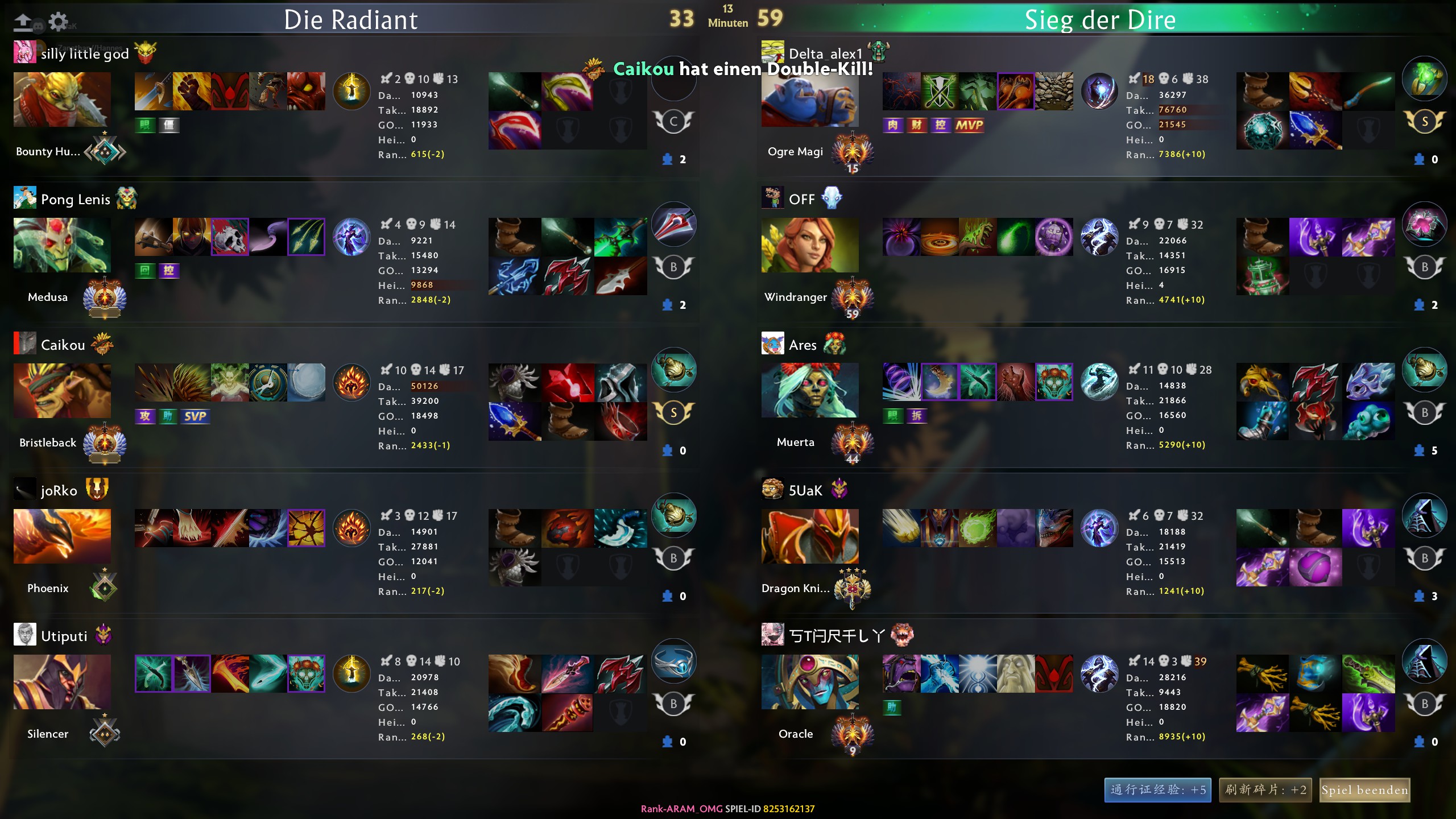
Task: Click player name Caikou
Action: (x=63, y=345)
